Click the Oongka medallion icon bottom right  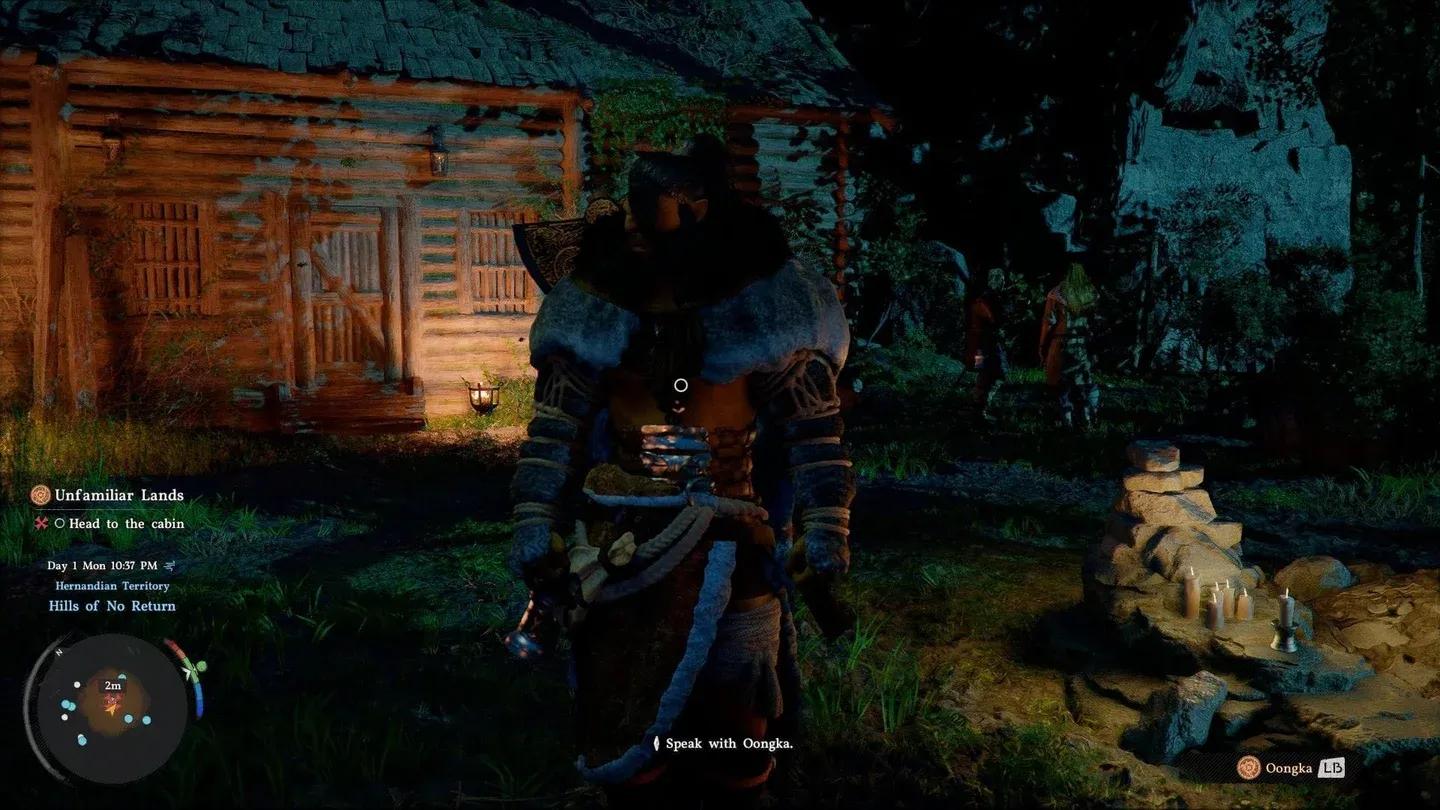pyautogui.click(x=1246, y=768)
